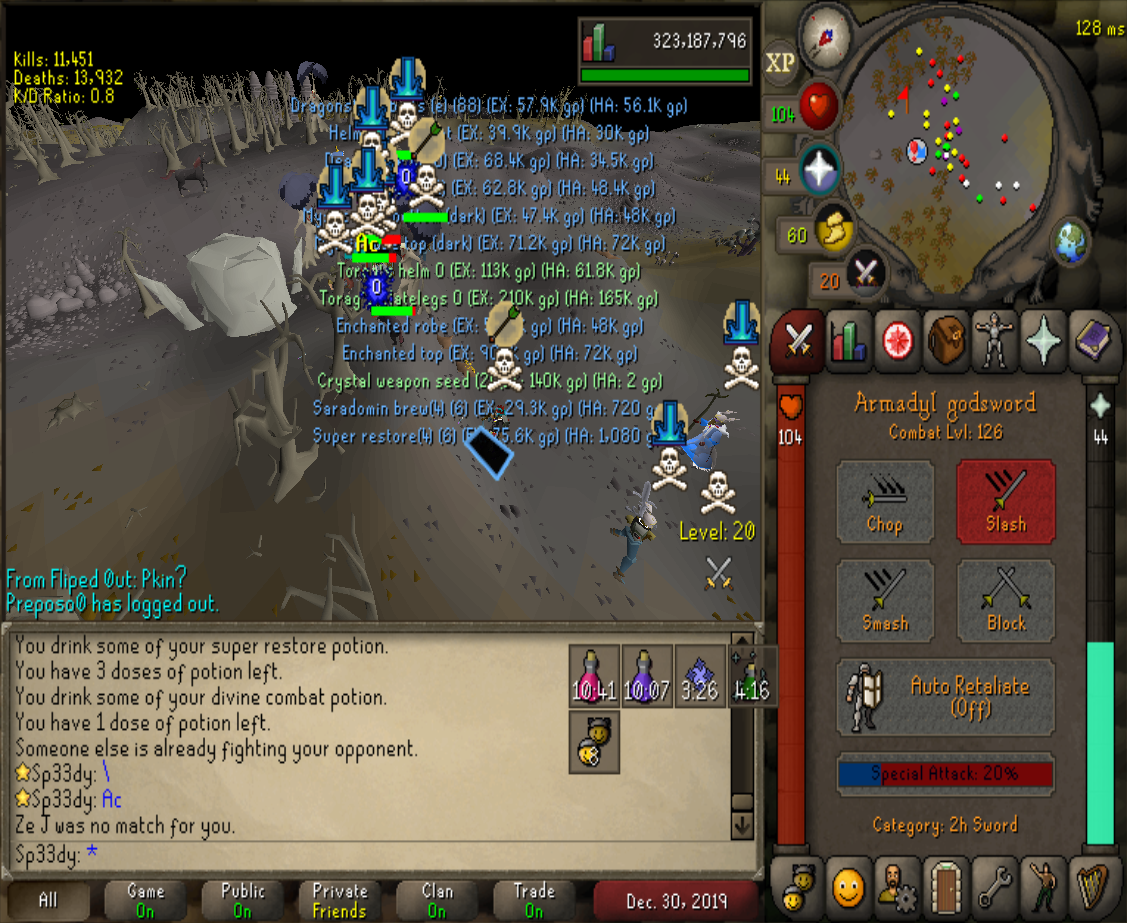1127x923 pixels.
Task: Open the Music player harp tab
Action: point(1091,886)
